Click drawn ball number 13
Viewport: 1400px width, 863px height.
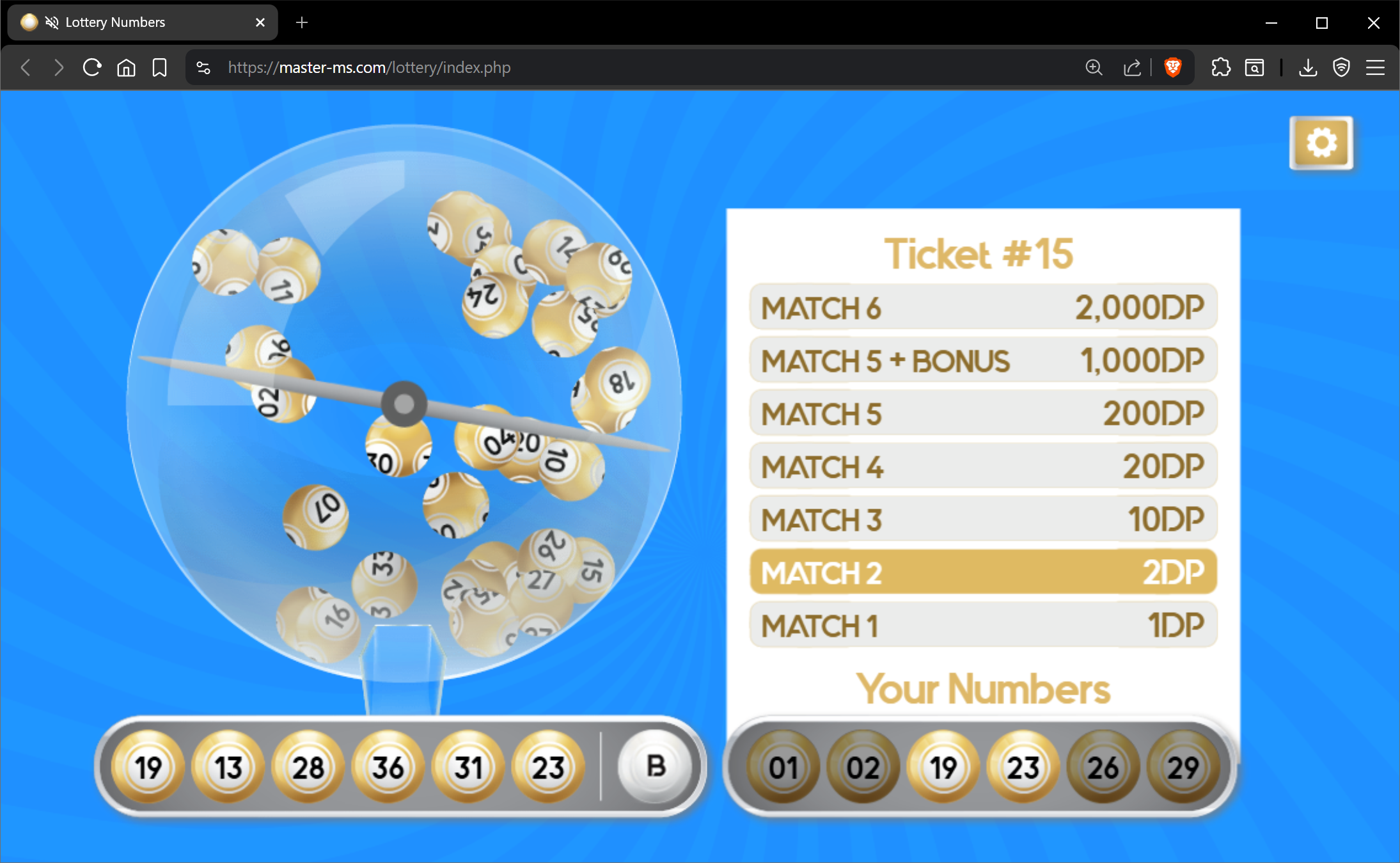pyautogui.click(x=228, y=767)
